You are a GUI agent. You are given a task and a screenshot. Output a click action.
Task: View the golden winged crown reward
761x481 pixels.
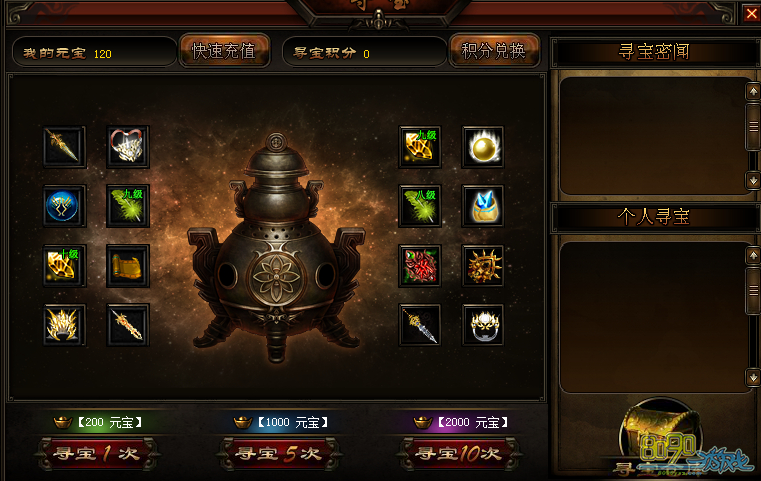[x=65, y=324]
